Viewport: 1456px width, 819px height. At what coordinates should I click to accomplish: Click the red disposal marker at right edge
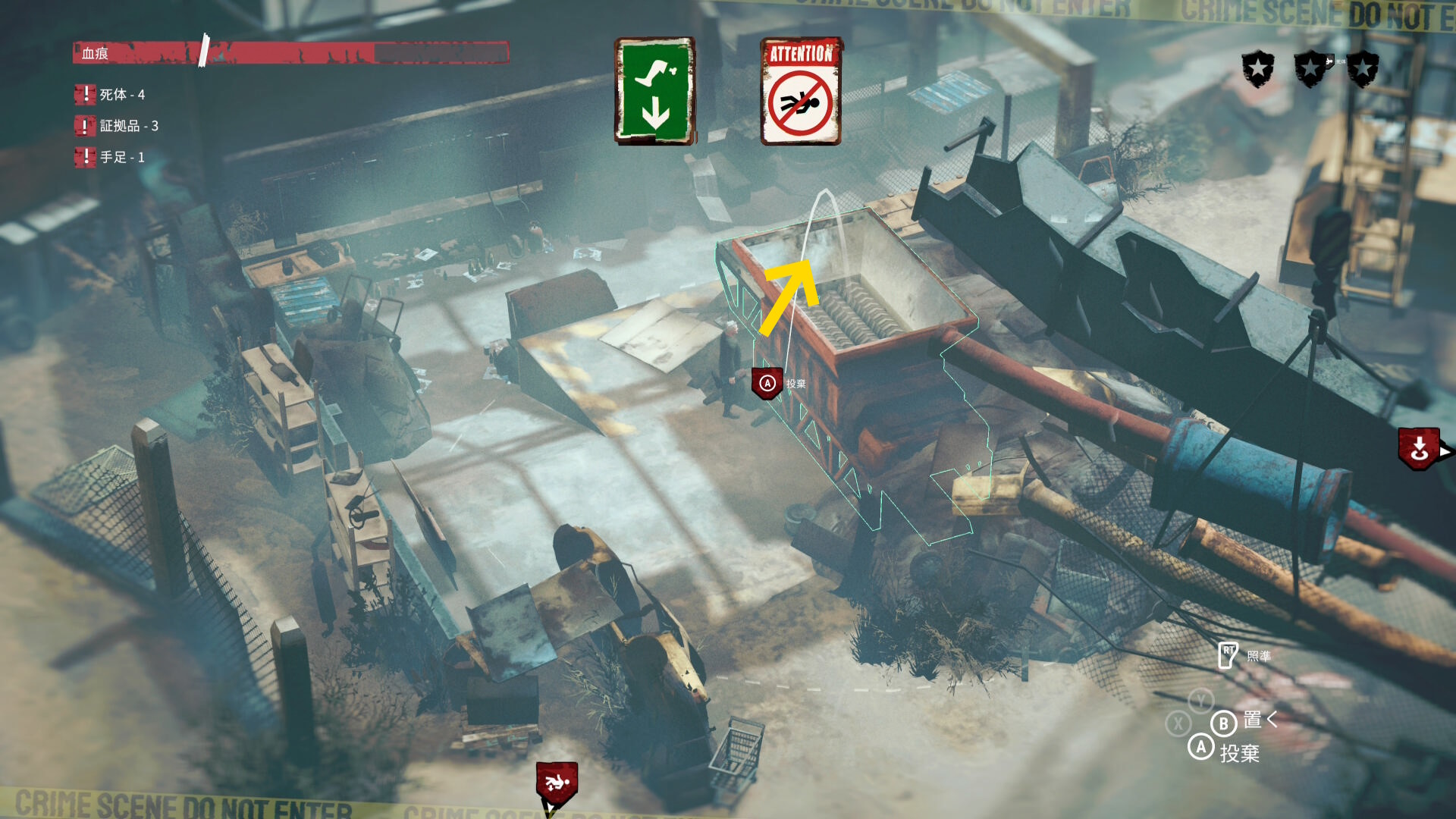1419,449
